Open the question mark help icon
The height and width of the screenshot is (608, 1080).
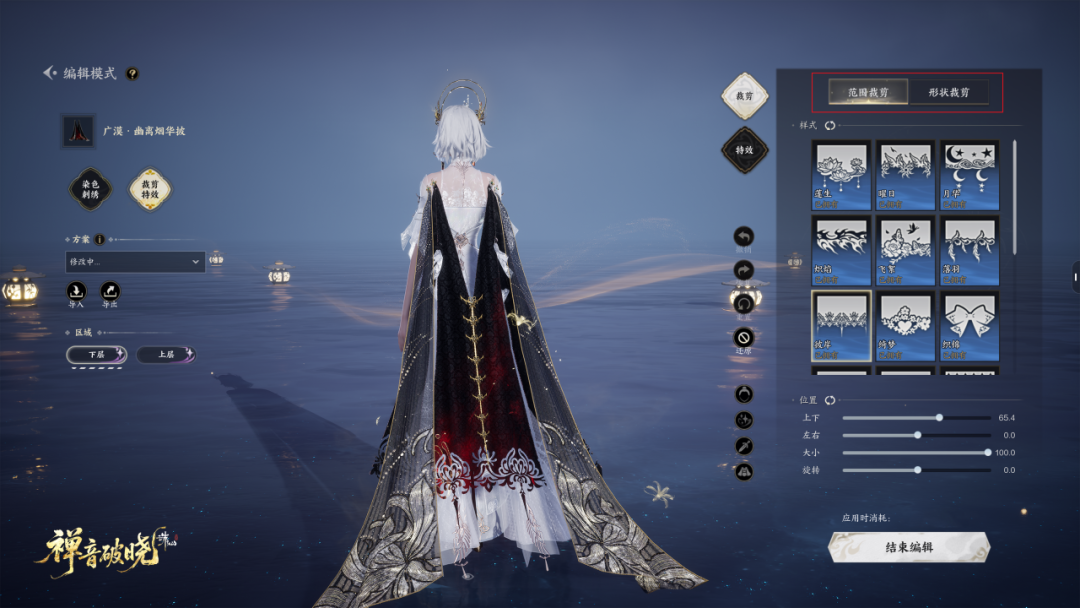click(x=132, y=73)
